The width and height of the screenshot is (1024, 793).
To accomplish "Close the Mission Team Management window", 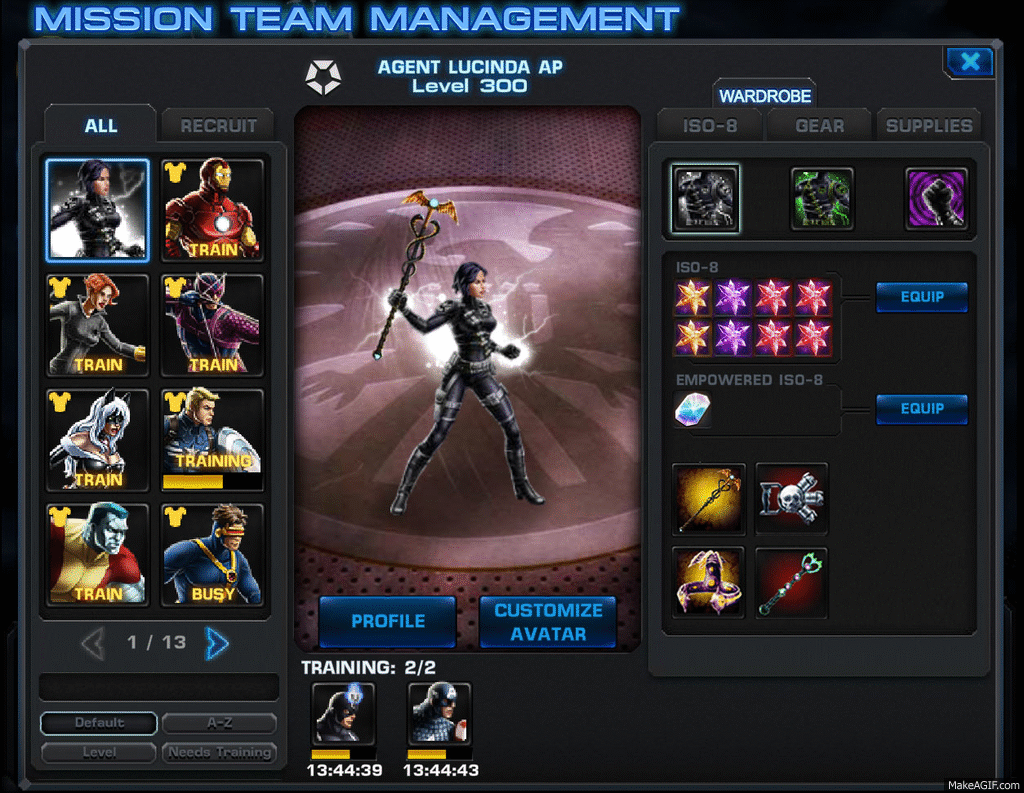I will tap(969, 62).
